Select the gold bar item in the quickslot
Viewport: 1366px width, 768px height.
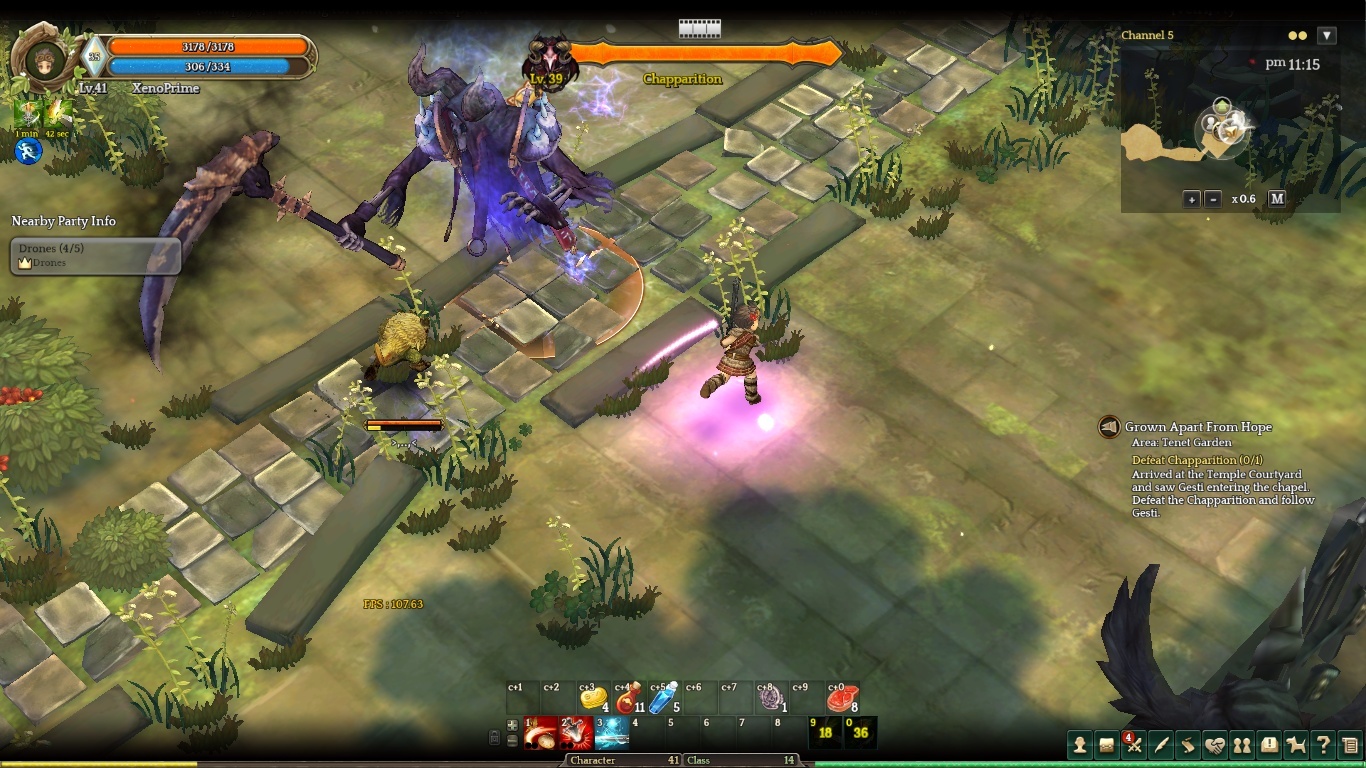coord(595,698)
